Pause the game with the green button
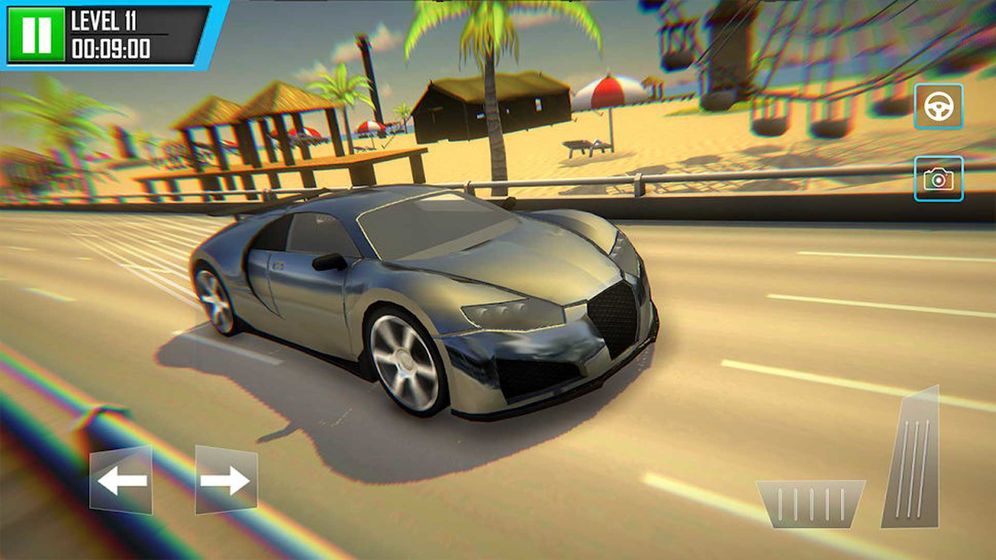This screenshot has height=560, width=996. point(36,33)
